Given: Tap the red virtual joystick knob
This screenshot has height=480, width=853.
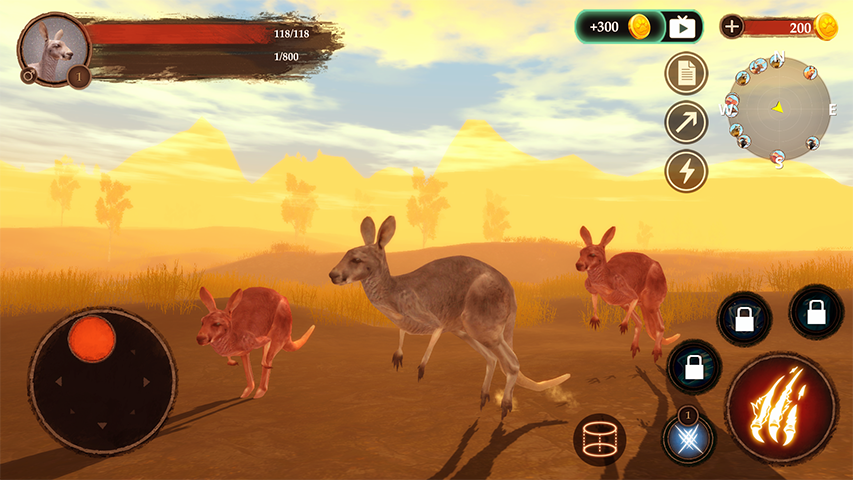Looking at the screenshot, I should [x=92, y=336].
